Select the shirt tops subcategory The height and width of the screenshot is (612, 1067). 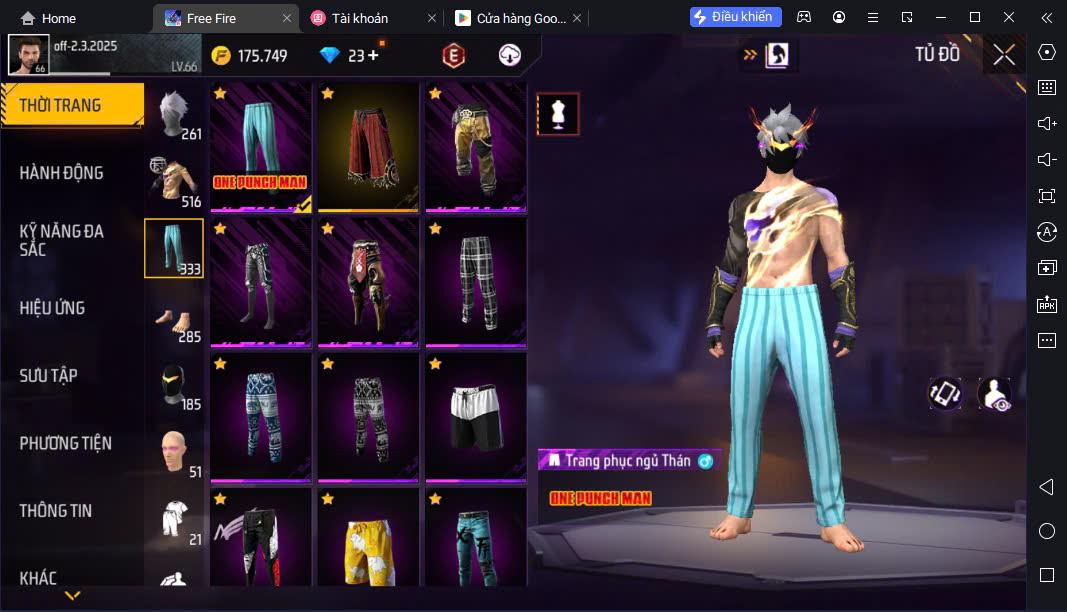pyautogui.click(x=175, y=181)
